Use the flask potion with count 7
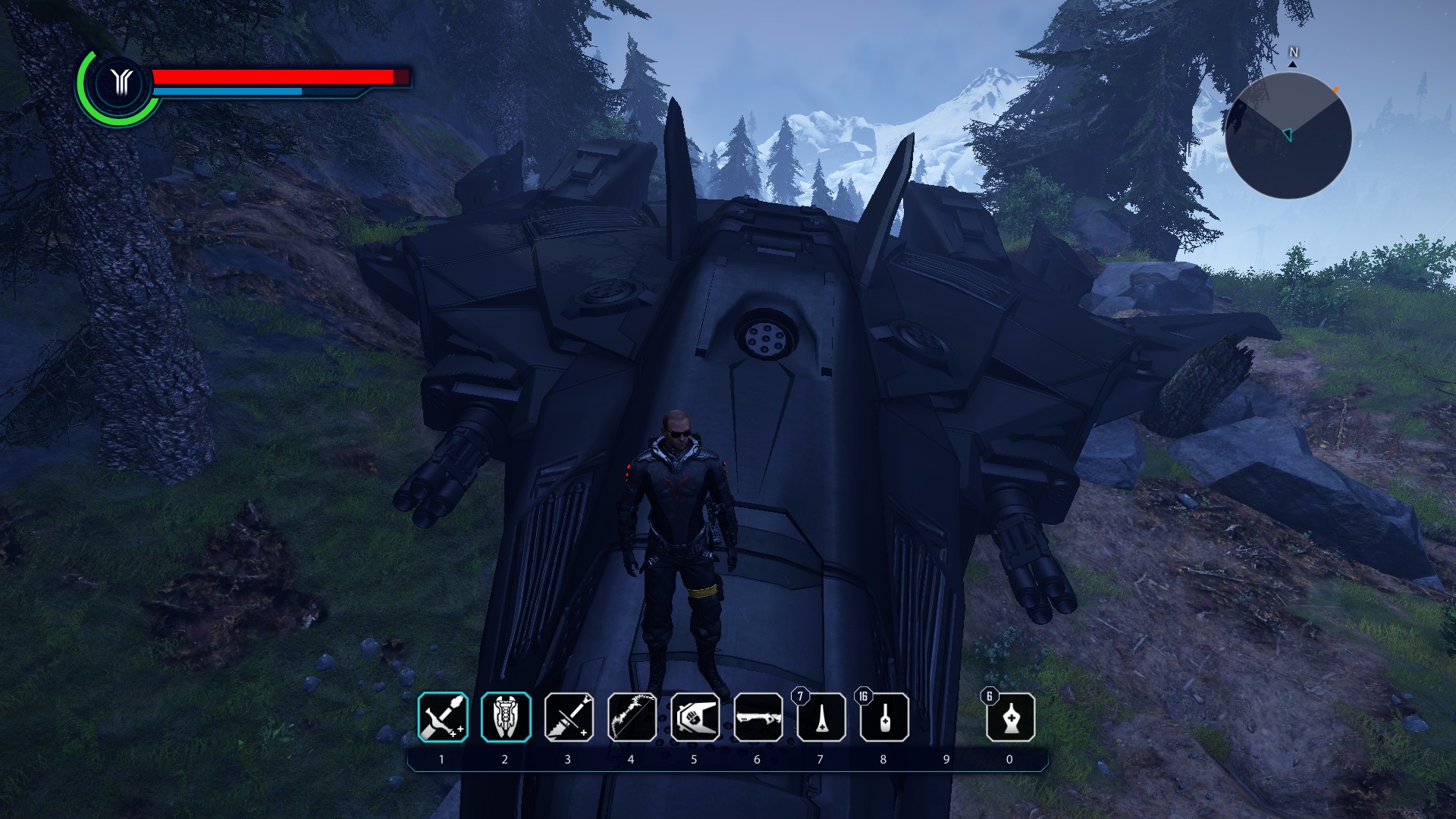Screen dimensions: 1456x819 point(821,717)
